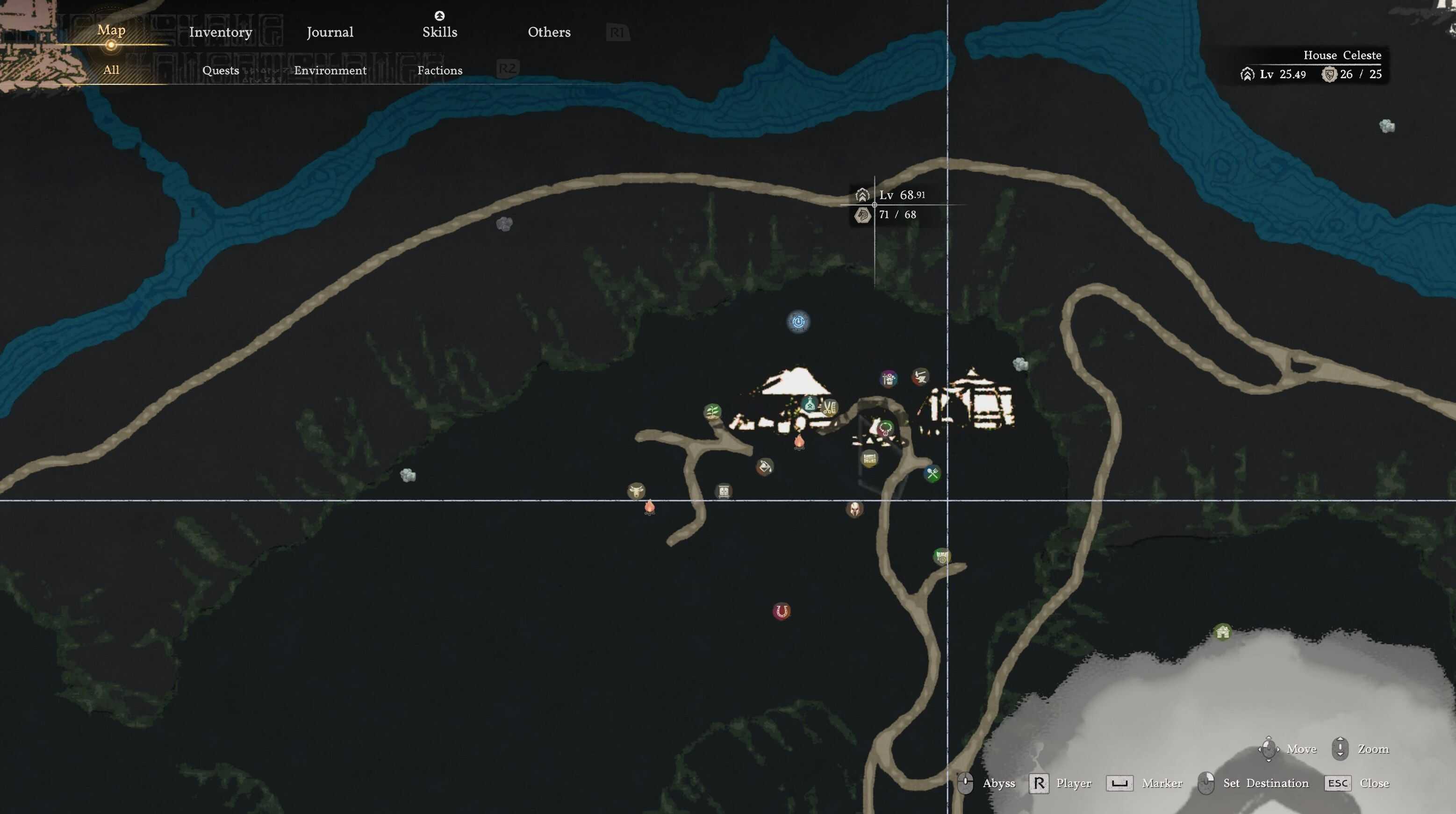1456x814 pixels.
Task: Click the paint bucket dye marker
Action: pyautogui.click(x=764, y=467)
